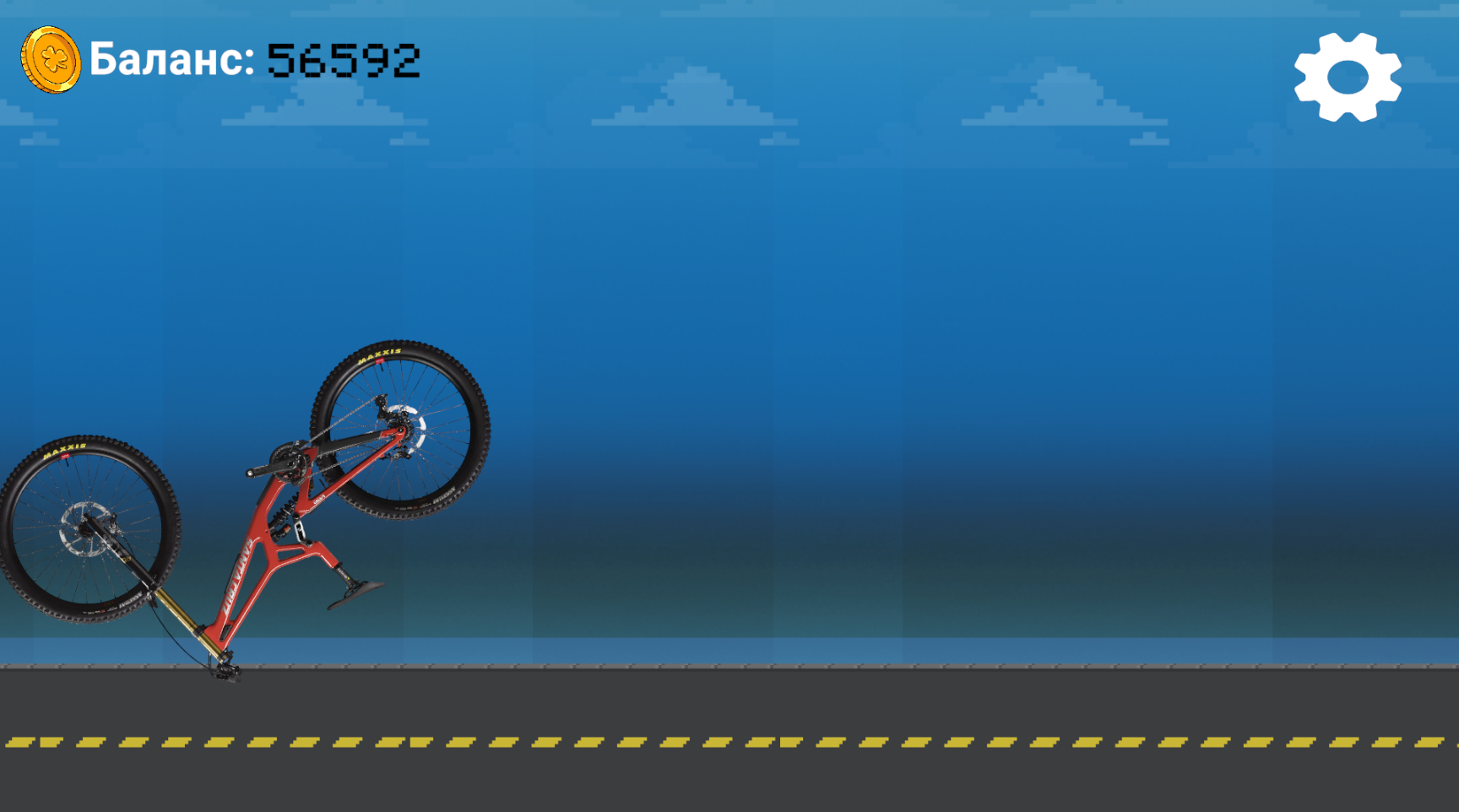Click the gold coin icon
The width and height of the screenshot is (1459, 812).
click(49, 60)
